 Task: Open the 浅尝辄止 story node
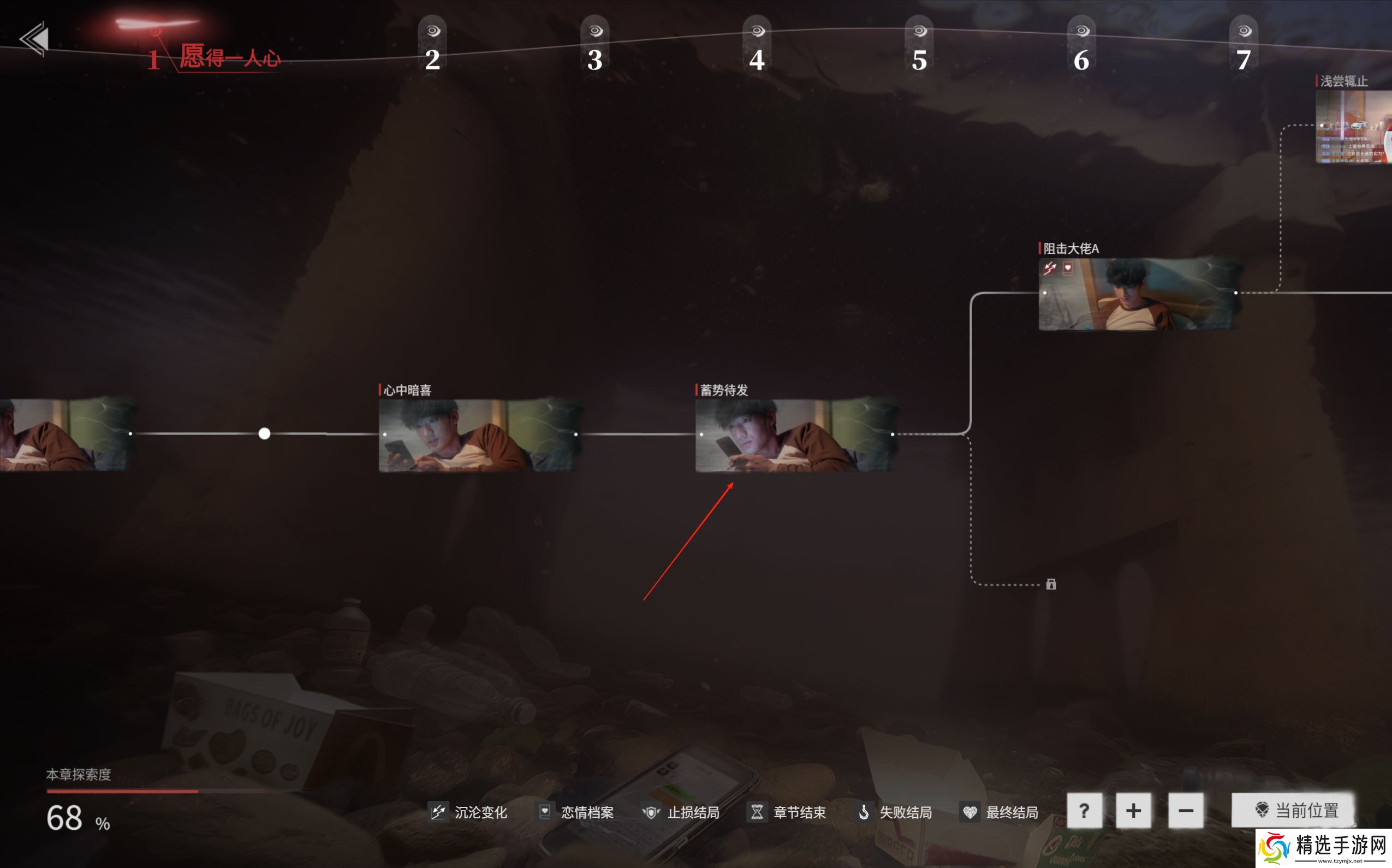point(1354,126)
